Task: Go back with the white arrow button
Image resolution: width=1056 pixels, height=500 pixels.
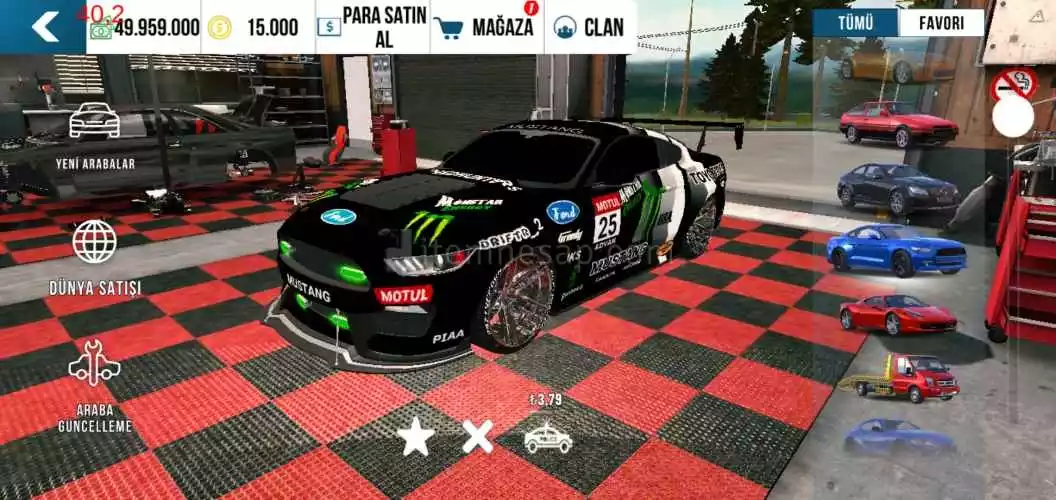Action: 43,26
